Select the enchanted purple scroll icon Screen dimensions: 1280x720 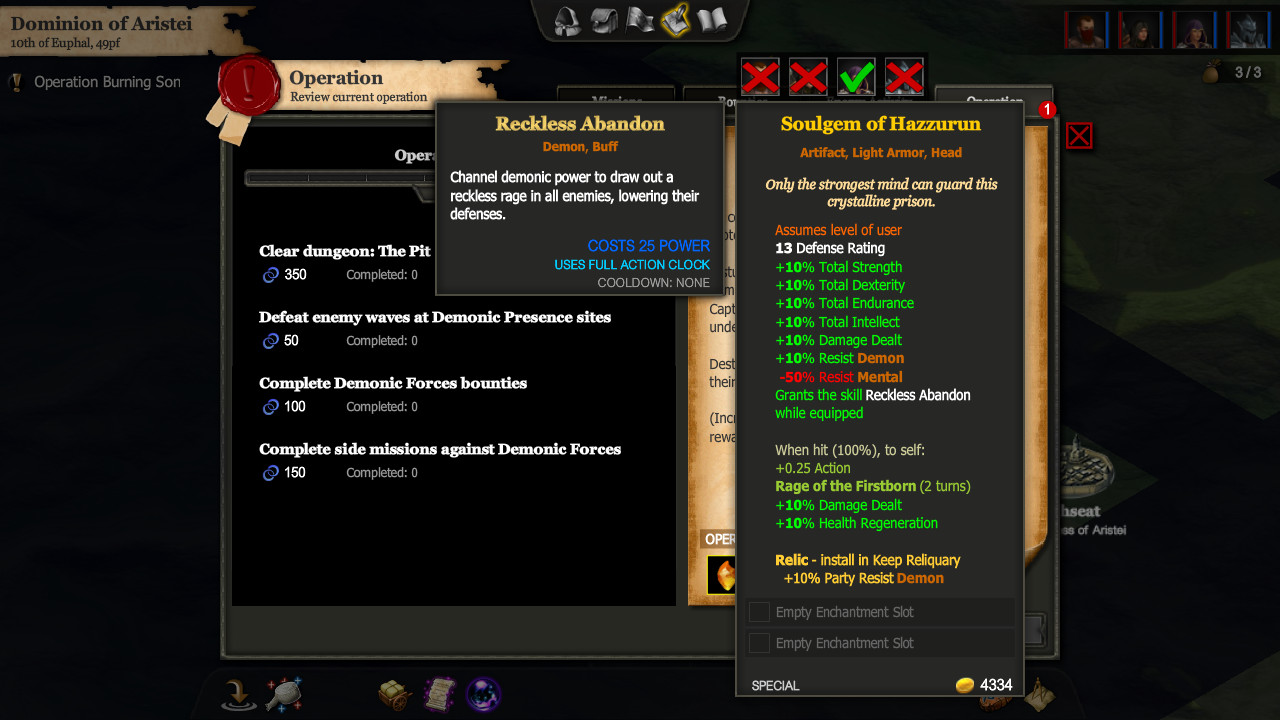[438, 693]
